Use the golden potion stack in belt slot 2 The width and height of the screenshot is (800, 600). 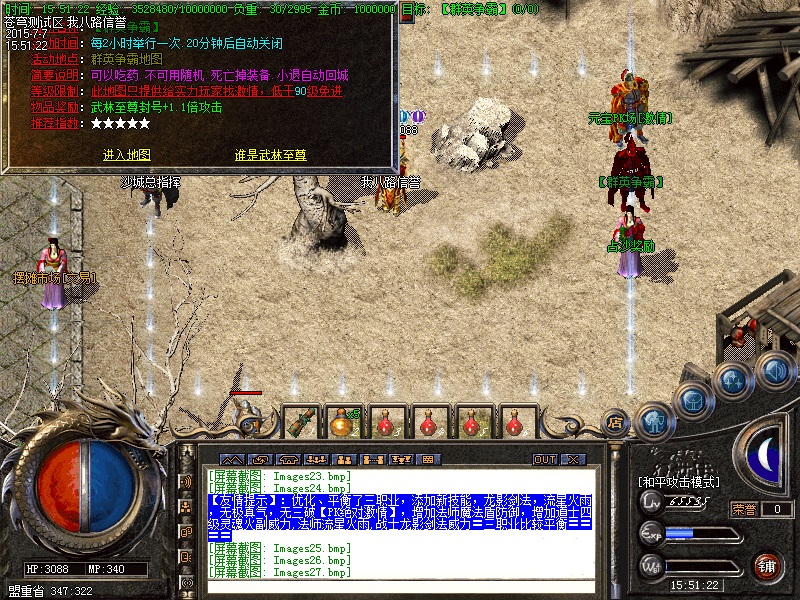[343, 422]
